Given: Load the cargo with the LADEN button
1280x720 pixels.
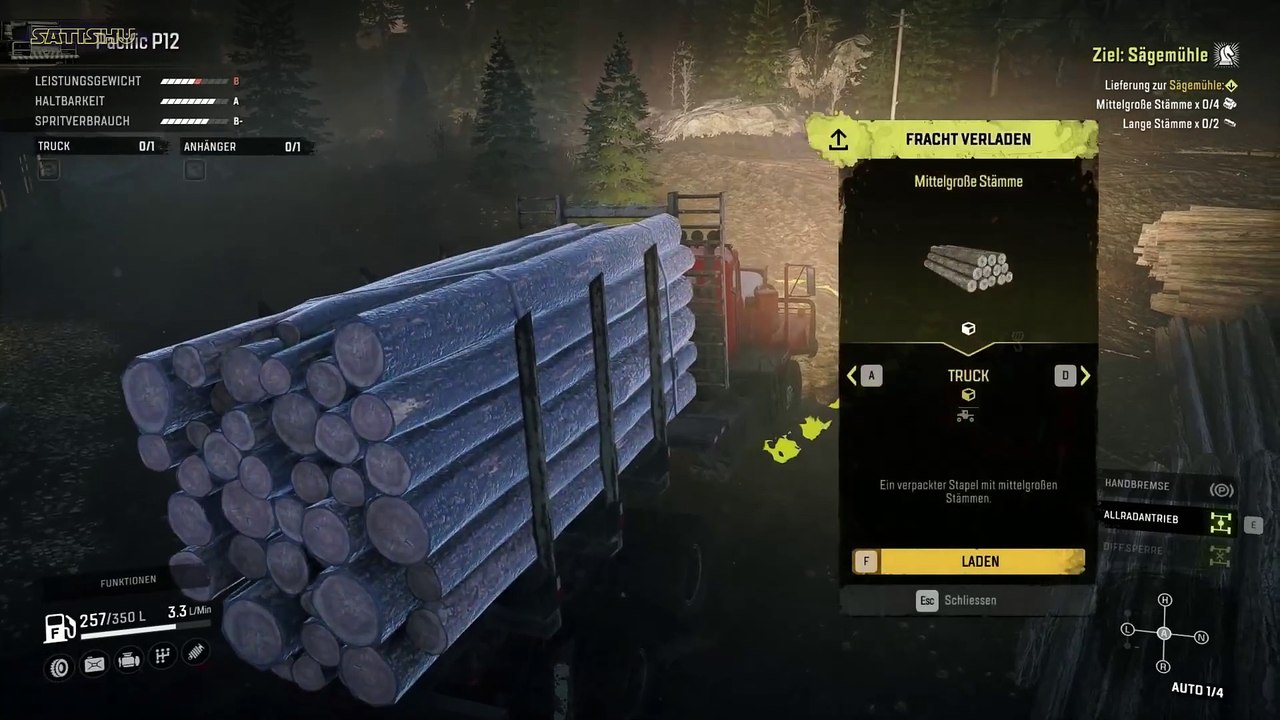Looking at the screenshot, I should point(968,562).
